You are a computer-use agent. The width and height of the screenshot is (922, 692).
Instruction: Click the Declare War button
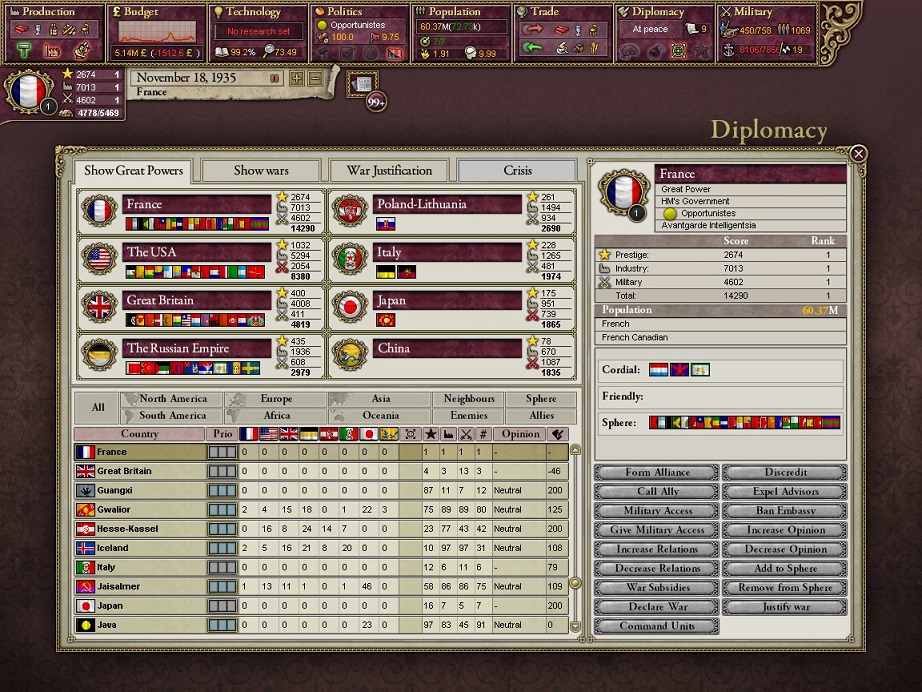click(657, 607)
